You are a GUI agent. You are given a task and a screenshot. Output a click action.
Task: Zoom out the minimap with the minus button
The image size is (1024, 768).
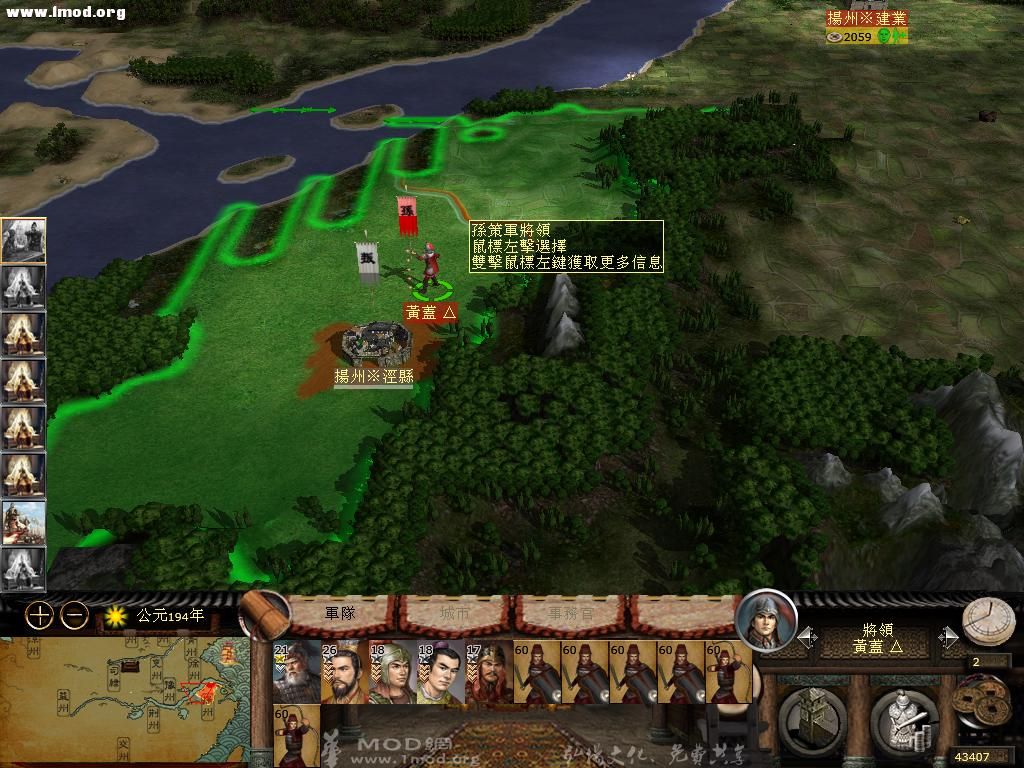(x=74, y=616)
